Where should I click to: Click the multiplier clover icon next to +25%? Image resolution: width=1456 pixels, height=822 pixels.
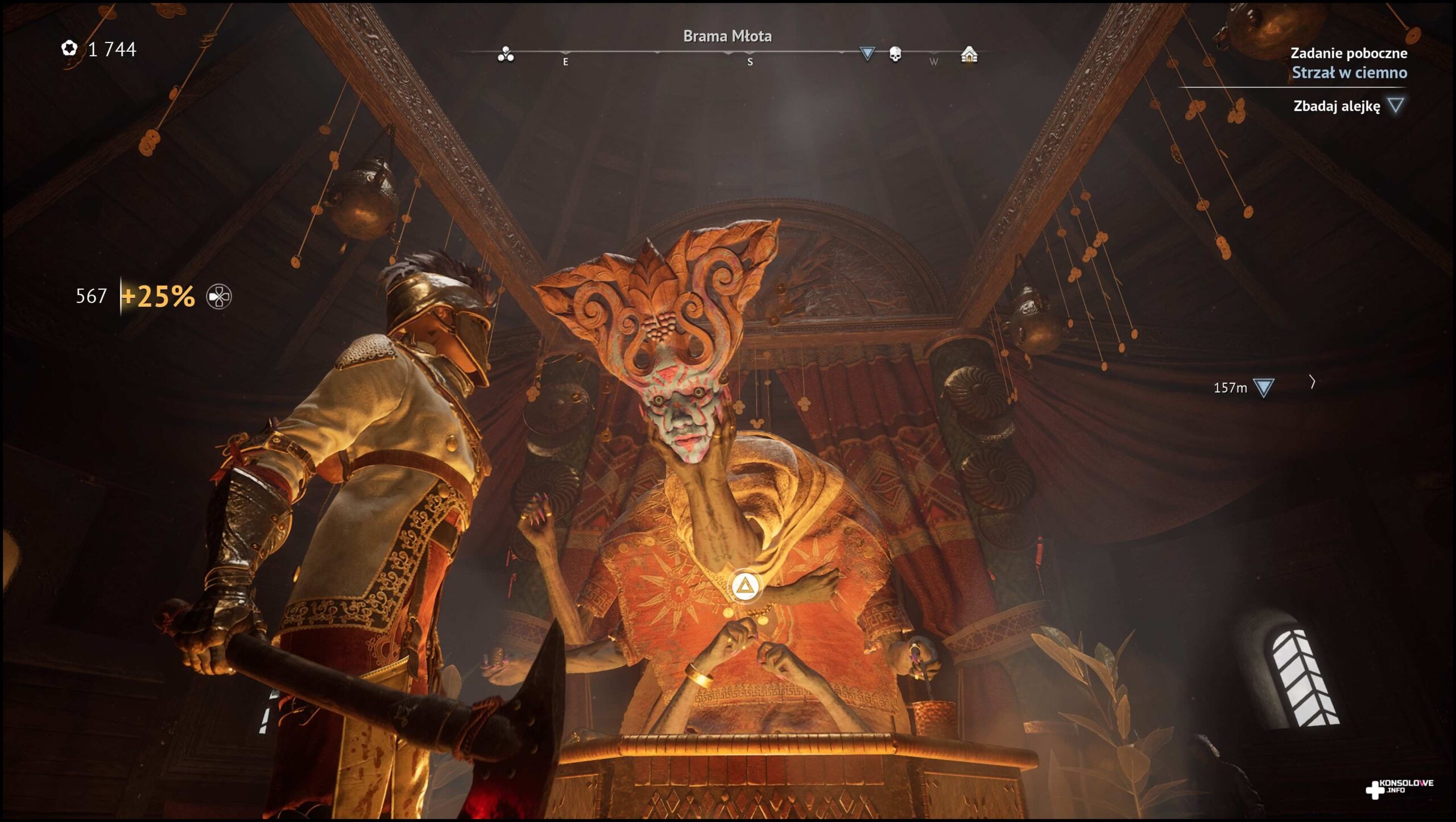point(219,297)
